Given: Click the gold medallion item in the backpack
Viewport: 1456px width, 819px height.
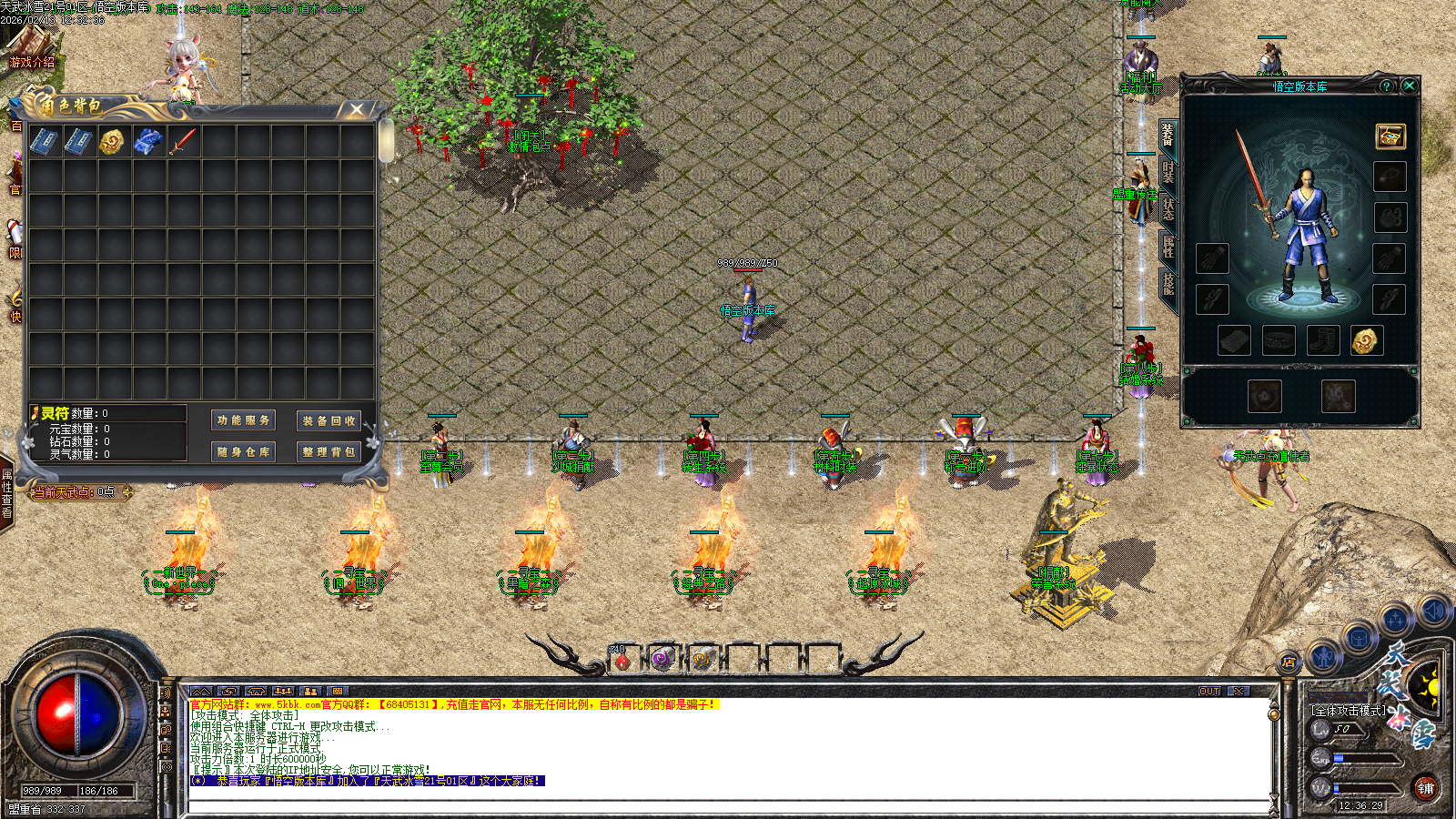Looking at the screenshot, I should coord(114,140).
